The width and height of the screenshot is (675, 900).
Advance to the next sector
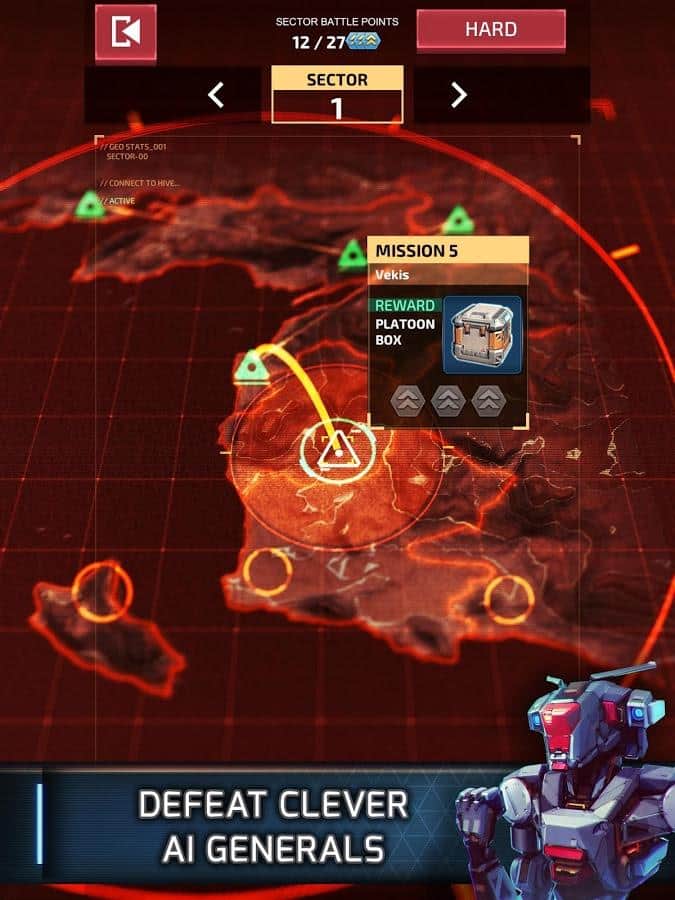pos(458,95)
